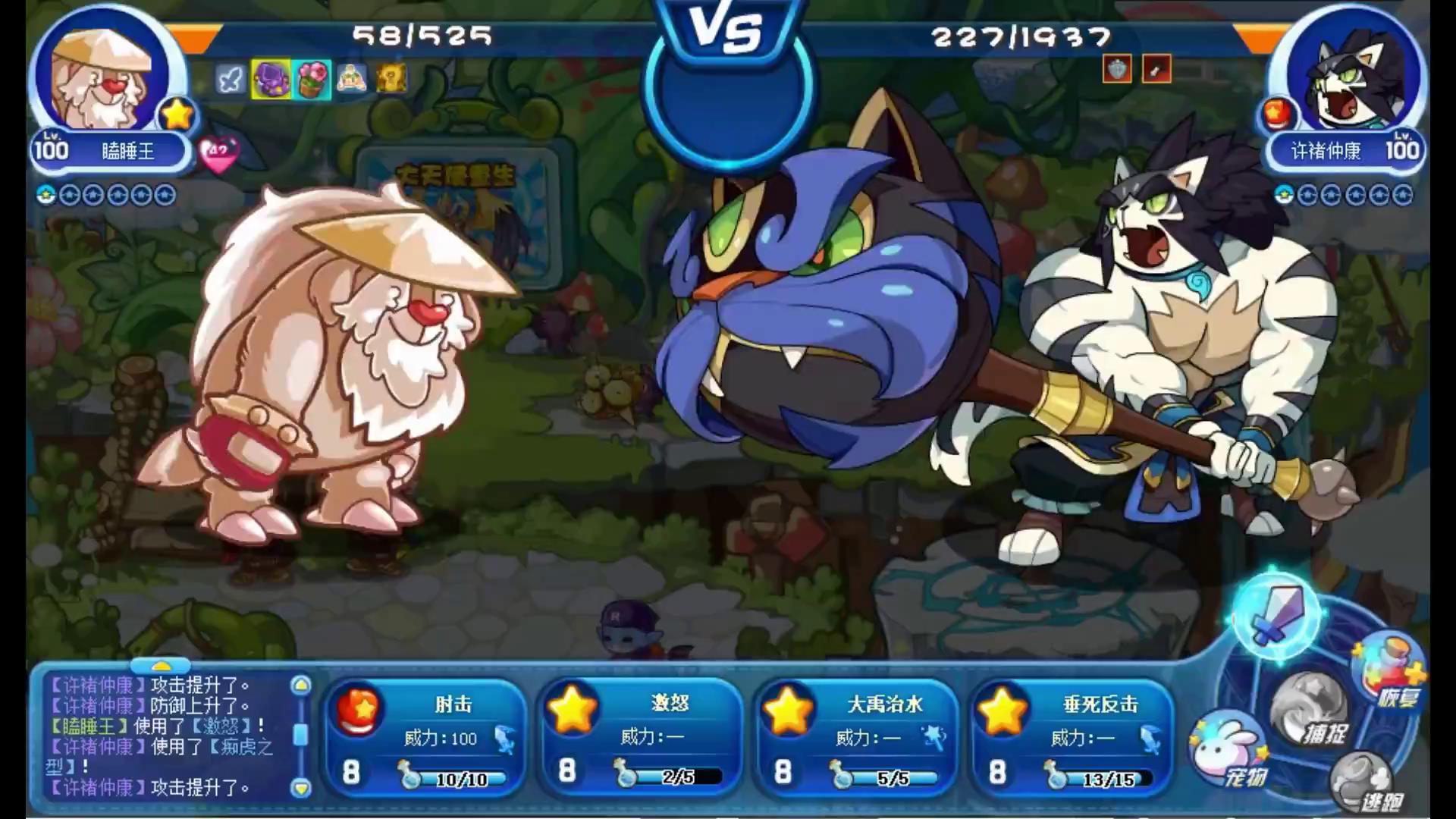Inspect the enemy's shield debuff icon
Viewport: 1456px width, 819px height.
[1116, 70]
